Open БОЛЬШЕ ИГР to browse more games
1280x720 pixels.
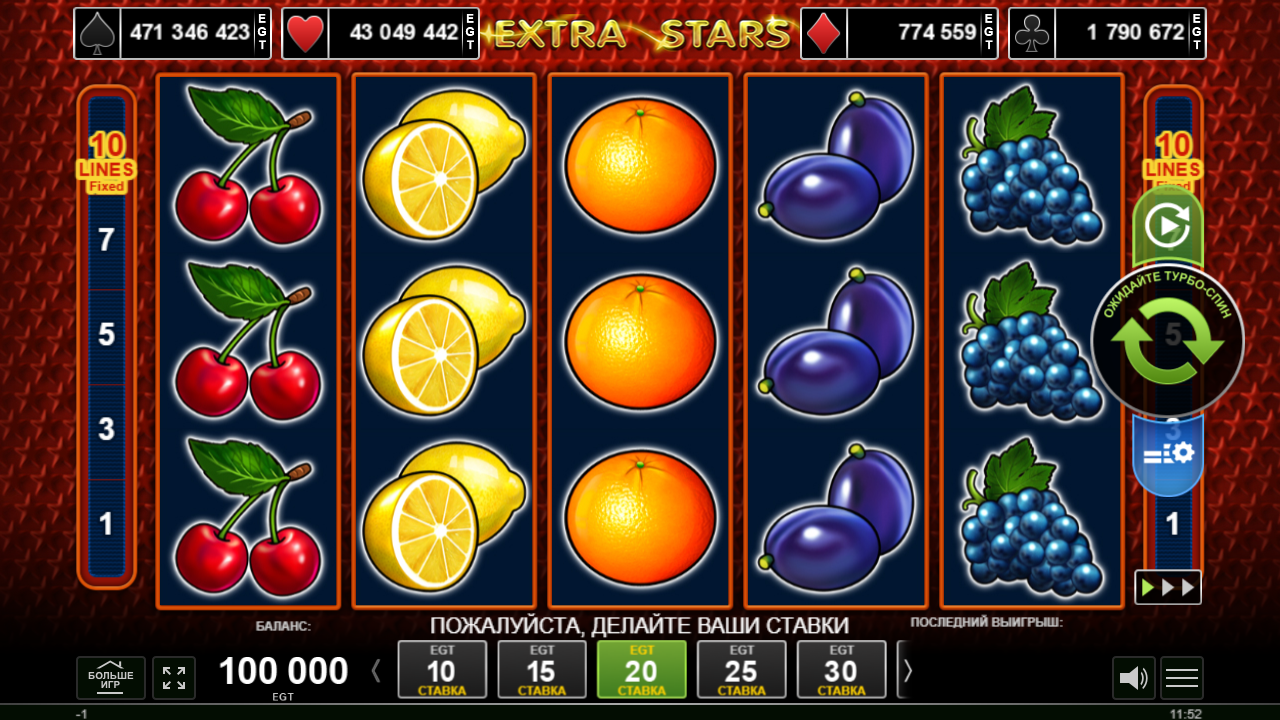[x=110, y=678]
